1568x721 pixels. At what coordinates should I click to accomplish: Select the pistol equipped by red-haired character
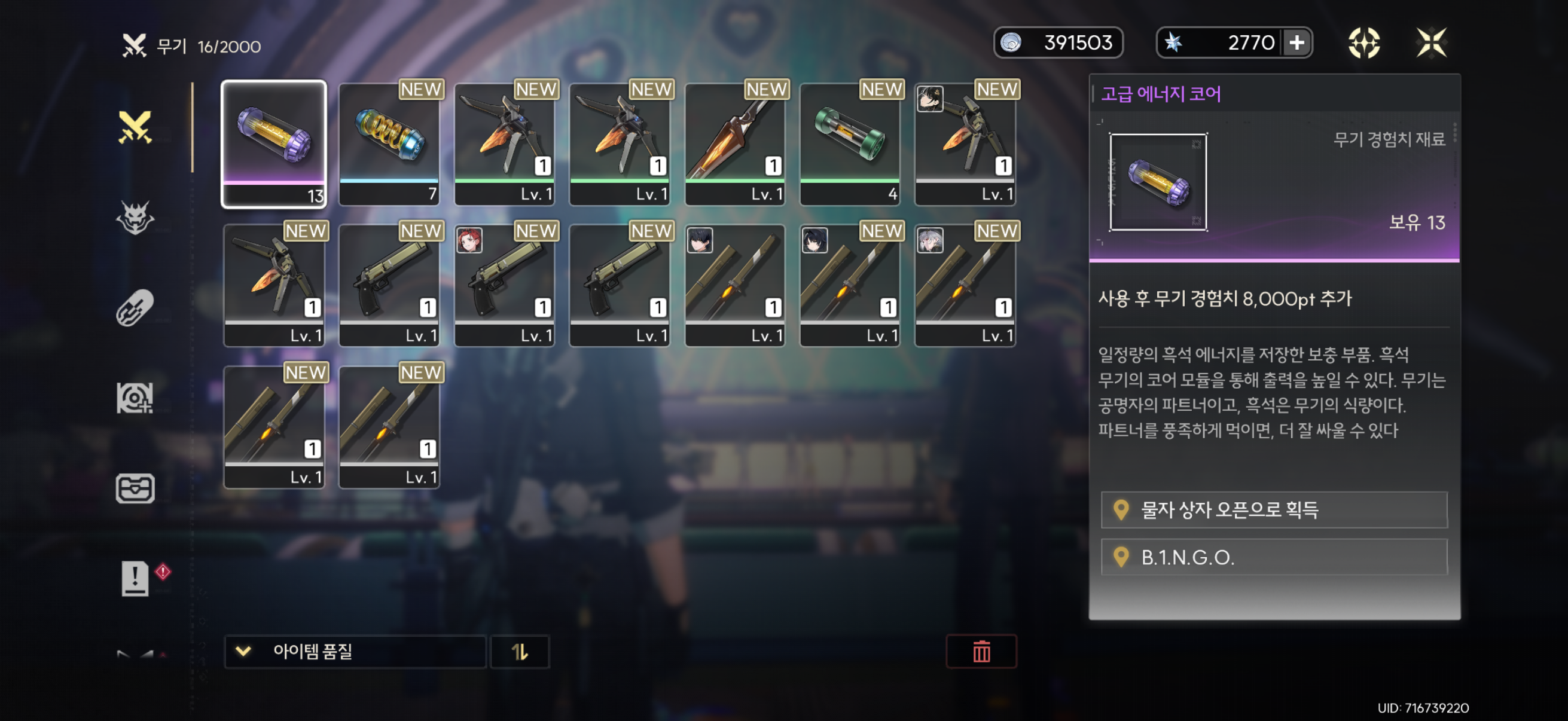click(x=504, y=285)
